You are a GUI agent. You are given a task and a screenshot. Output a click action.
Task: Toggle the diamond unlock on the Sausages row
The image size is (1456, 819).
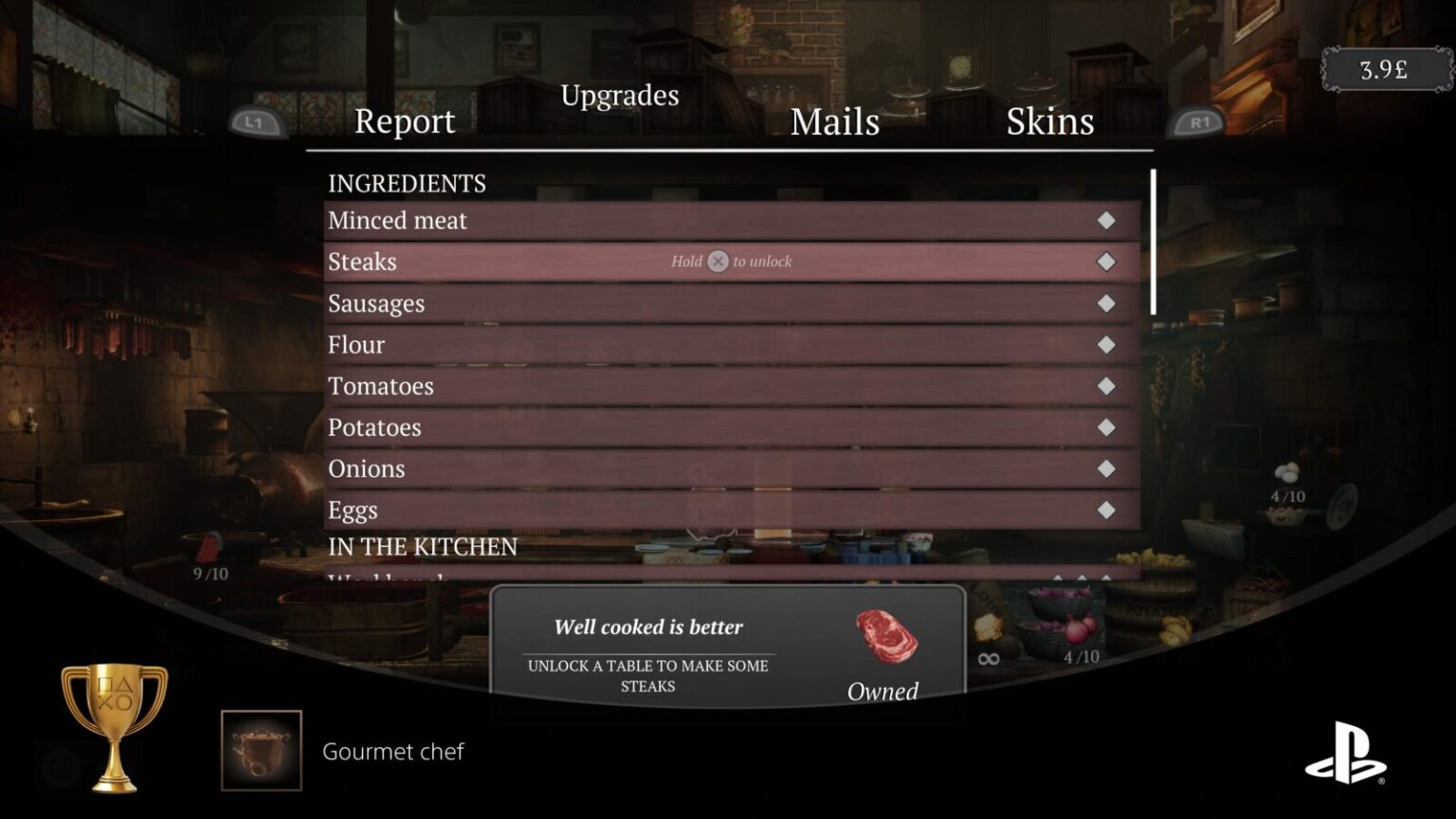1105,303
